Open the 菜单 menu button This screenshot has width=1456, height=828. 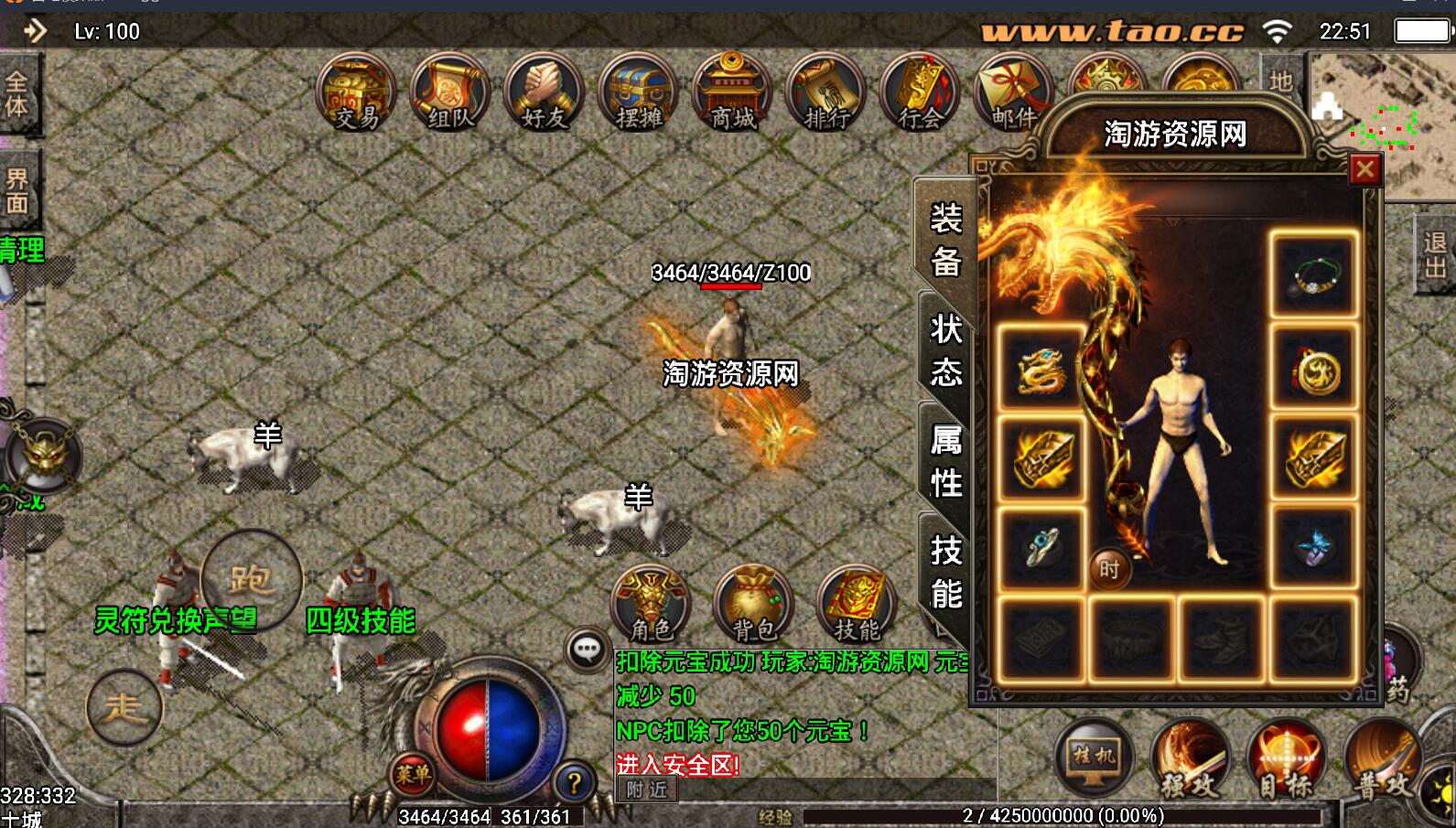coord(412,776)
